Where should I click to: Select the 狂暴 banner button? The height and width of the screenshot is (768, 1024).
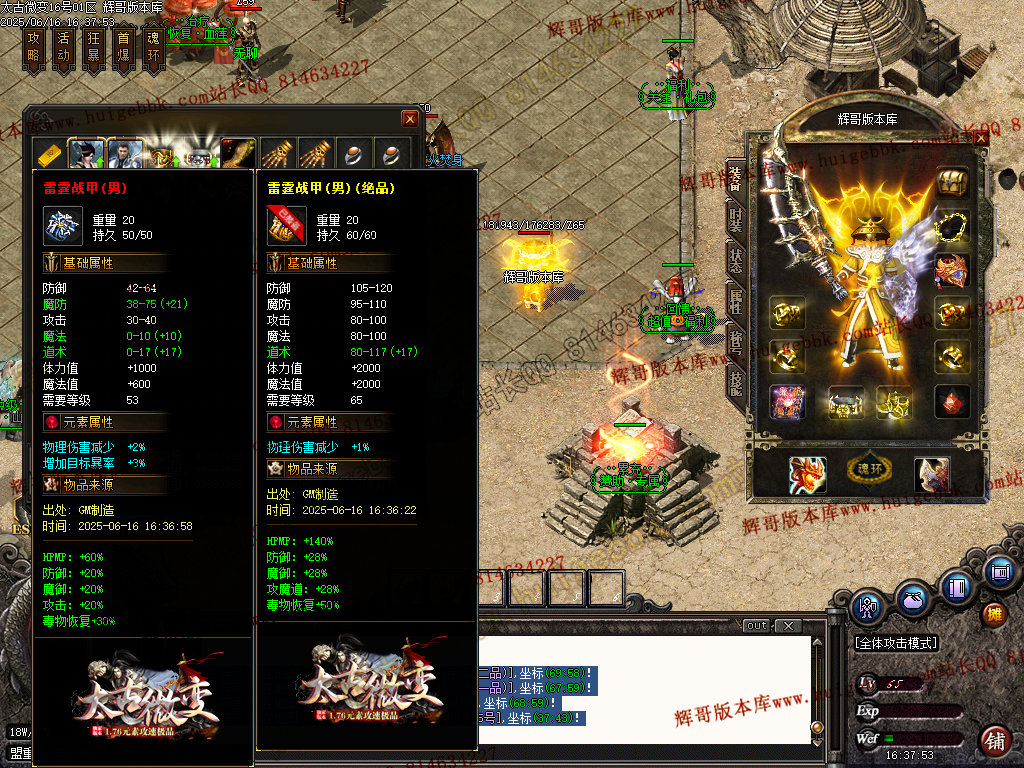point(93,48)
